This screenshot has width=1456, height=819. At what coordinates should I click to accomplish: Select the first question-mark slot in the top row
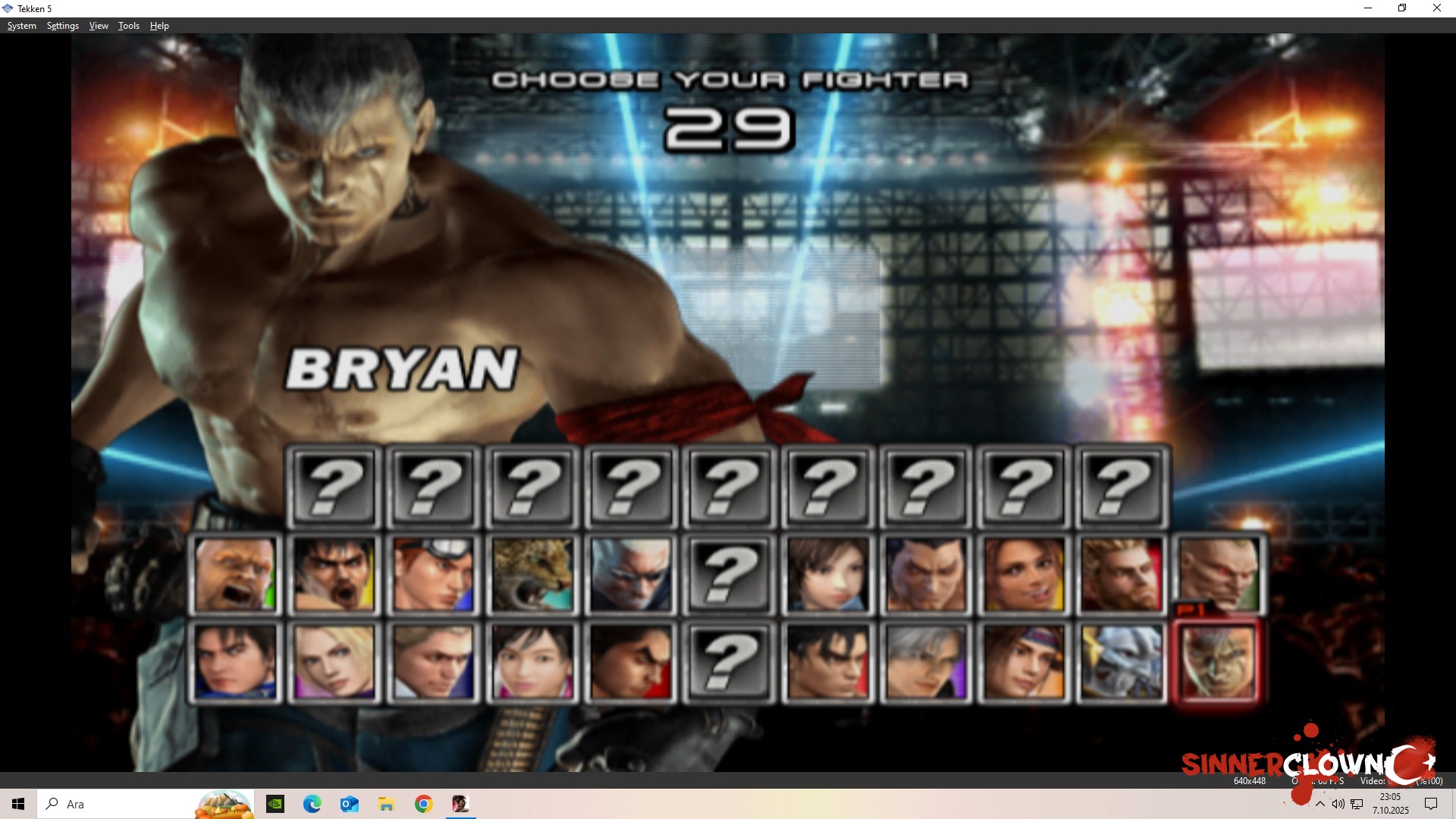[334, 488]
